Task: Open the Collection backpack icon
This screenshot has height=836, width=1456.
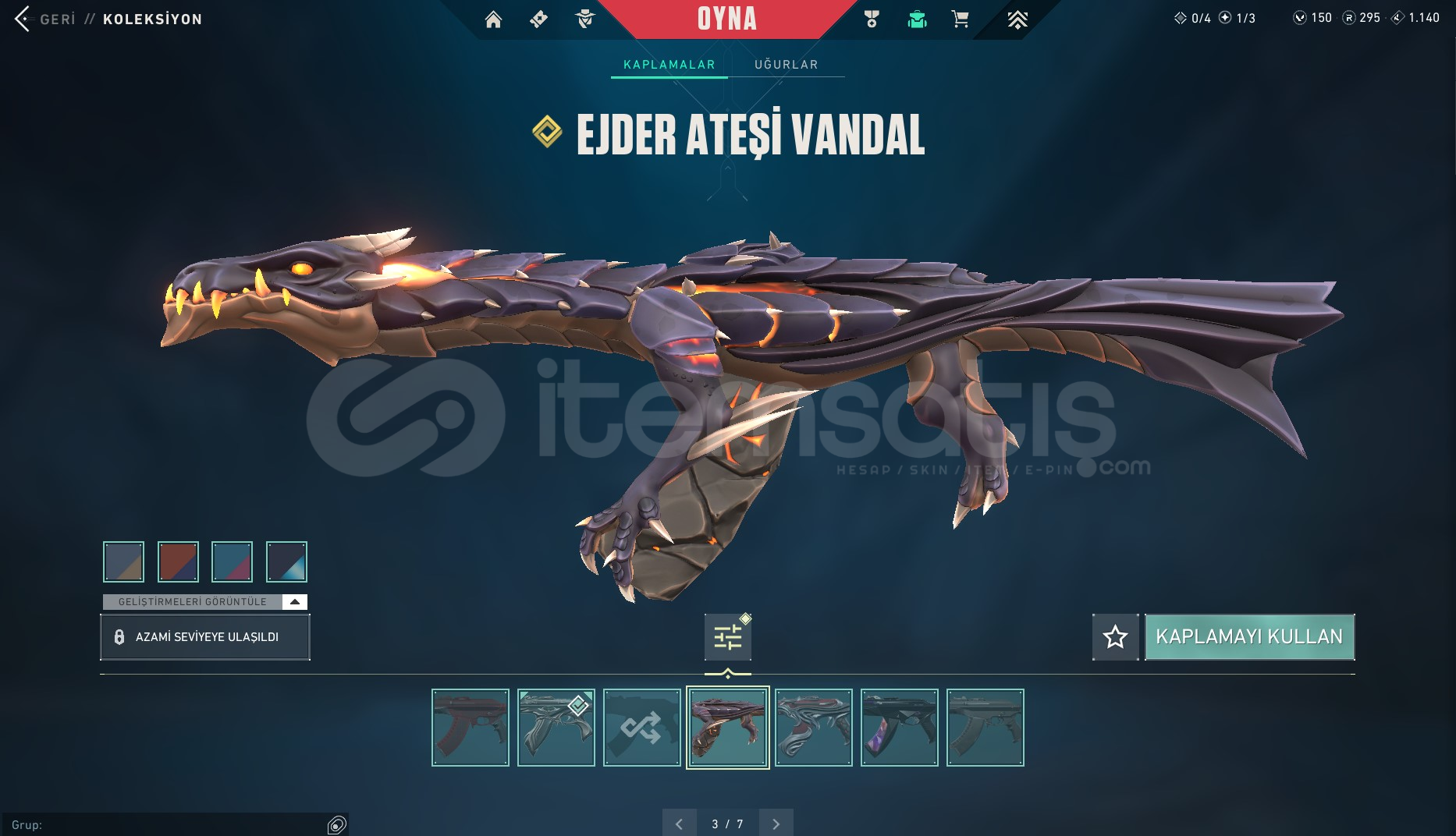Action: [x=918, y=19]
